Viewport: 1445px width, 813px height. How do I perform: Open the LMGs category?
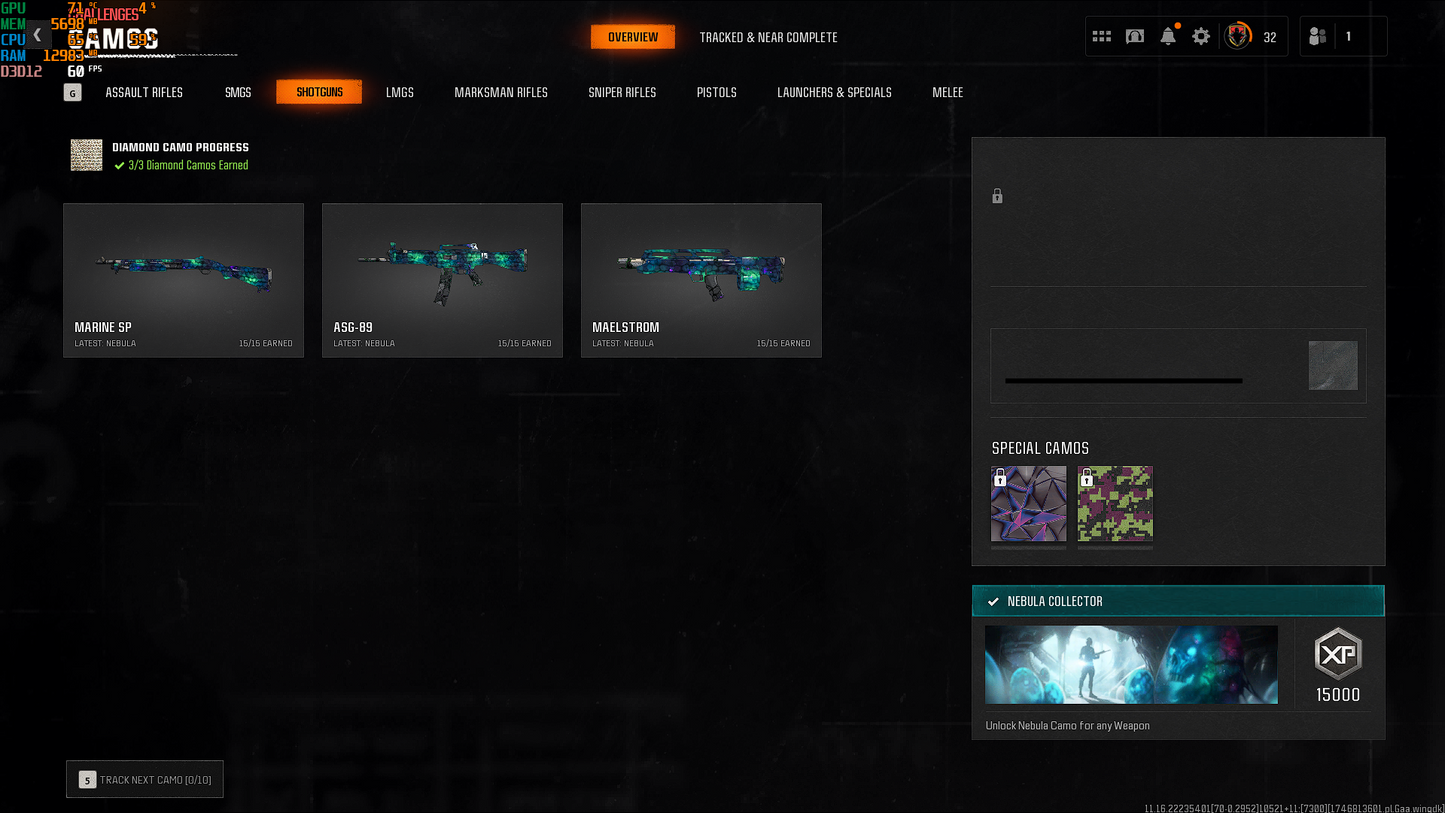click(x=400, y=92)
